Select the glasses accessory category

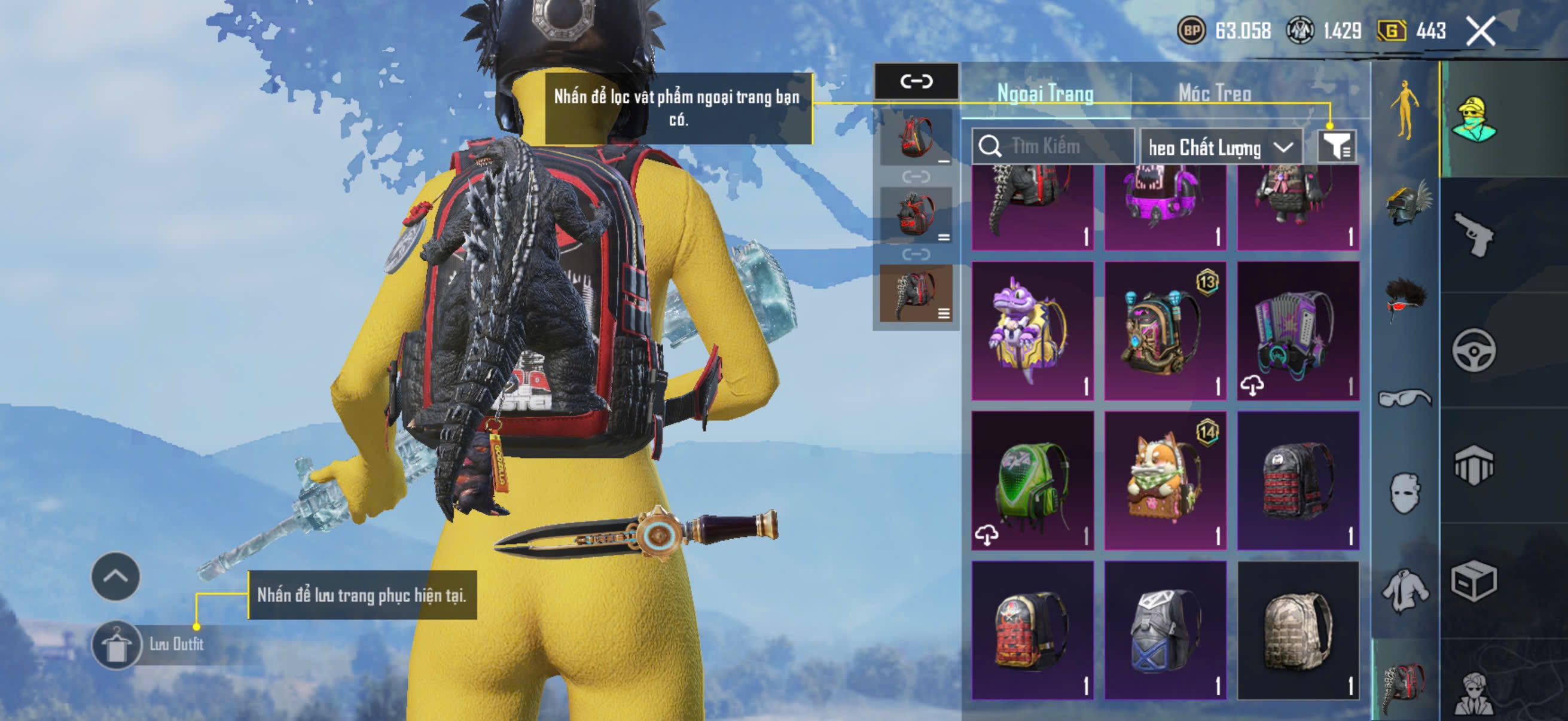(x=1404, y=398)
